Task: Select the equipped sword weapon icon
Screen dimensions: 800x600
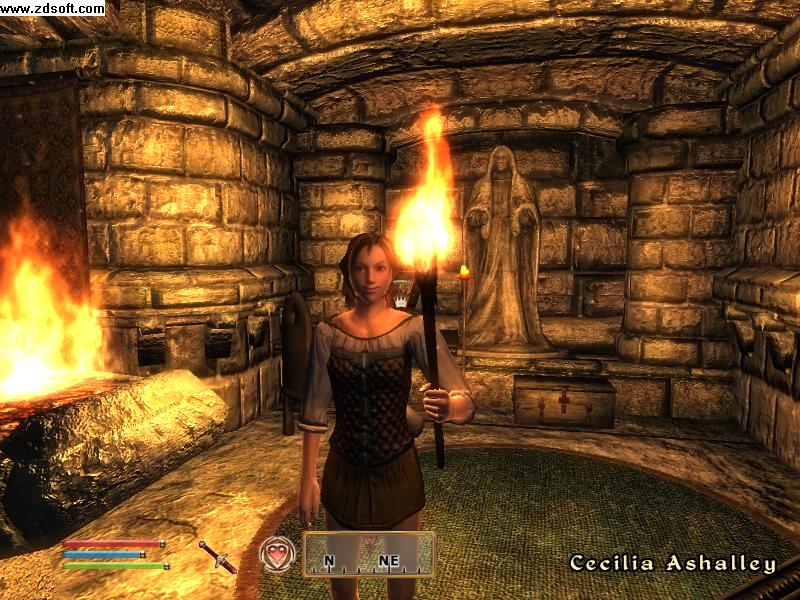Action: click(217, 556)
